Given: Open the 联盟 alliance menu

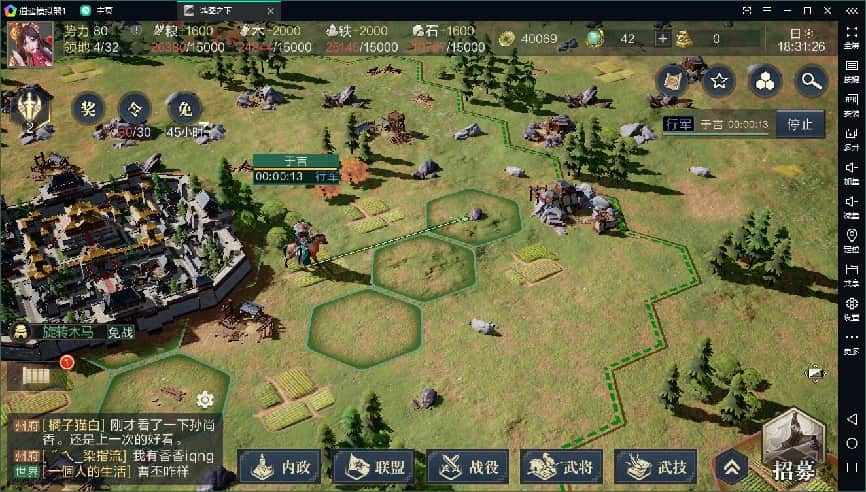Looking at the screenshot, I should (374, 466).
